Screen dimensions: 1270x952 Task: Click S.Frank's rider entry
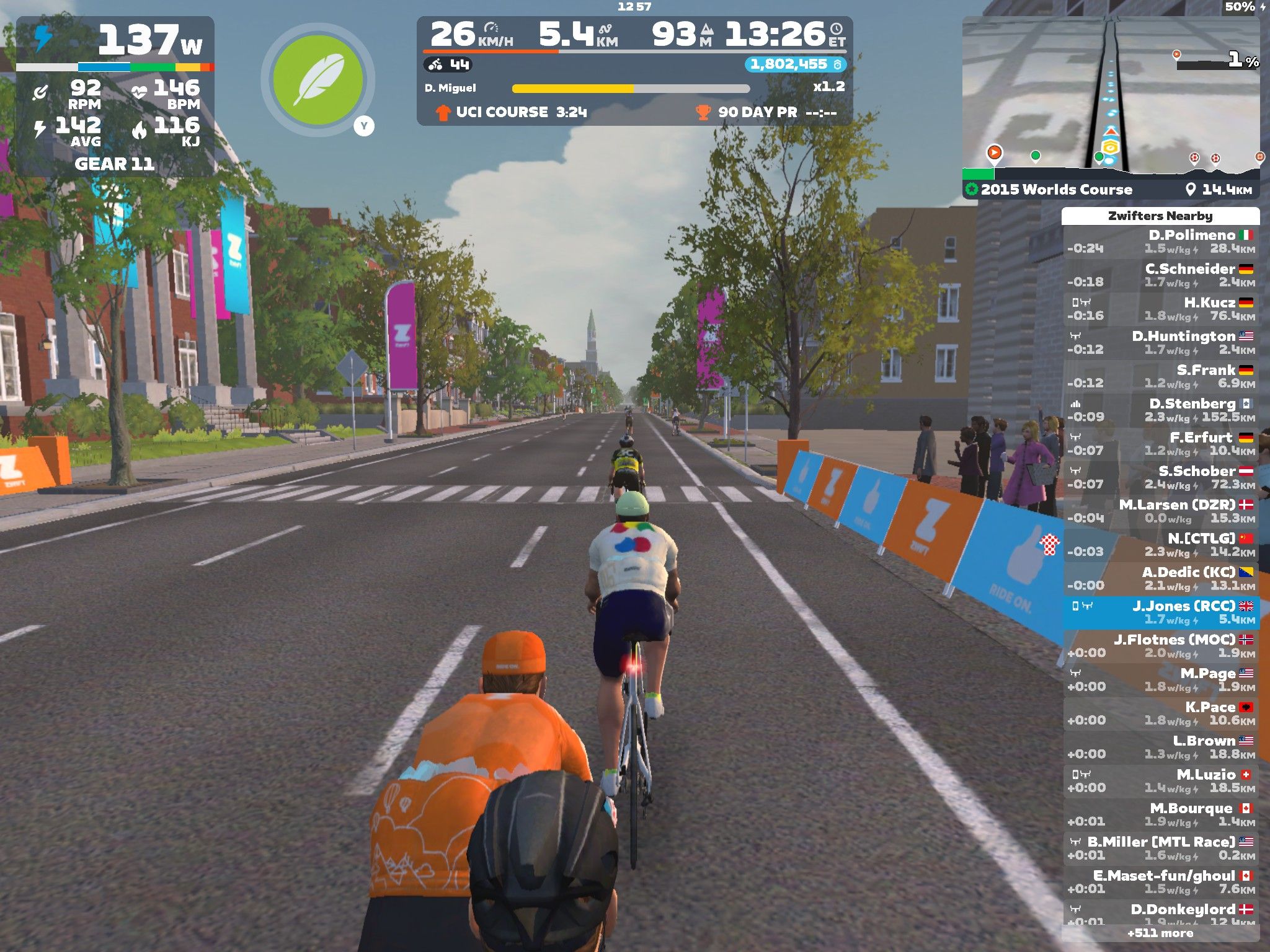tap(1160, 376)
